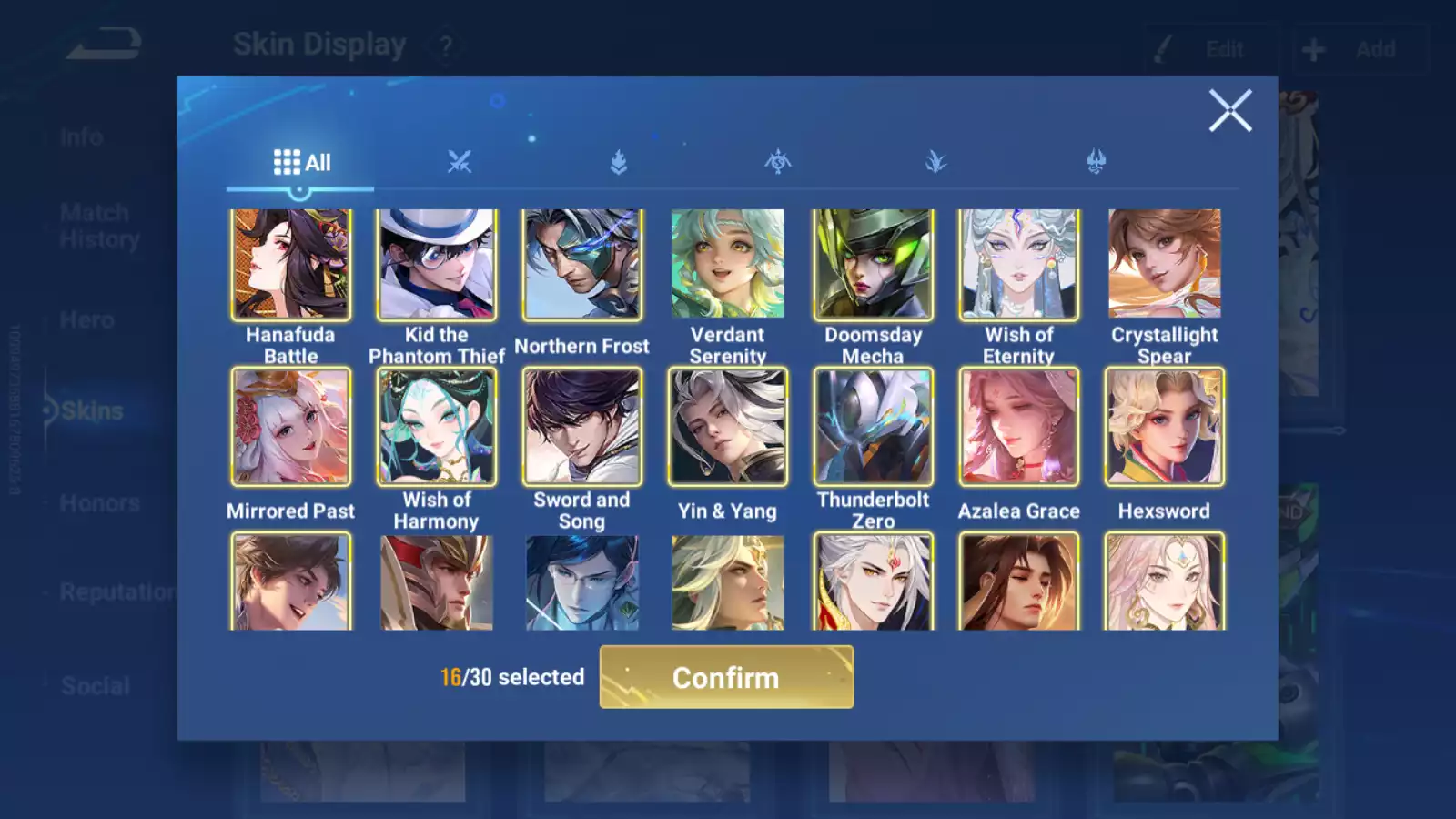Open the Skin Display help question mark

[x=445, y=44]
